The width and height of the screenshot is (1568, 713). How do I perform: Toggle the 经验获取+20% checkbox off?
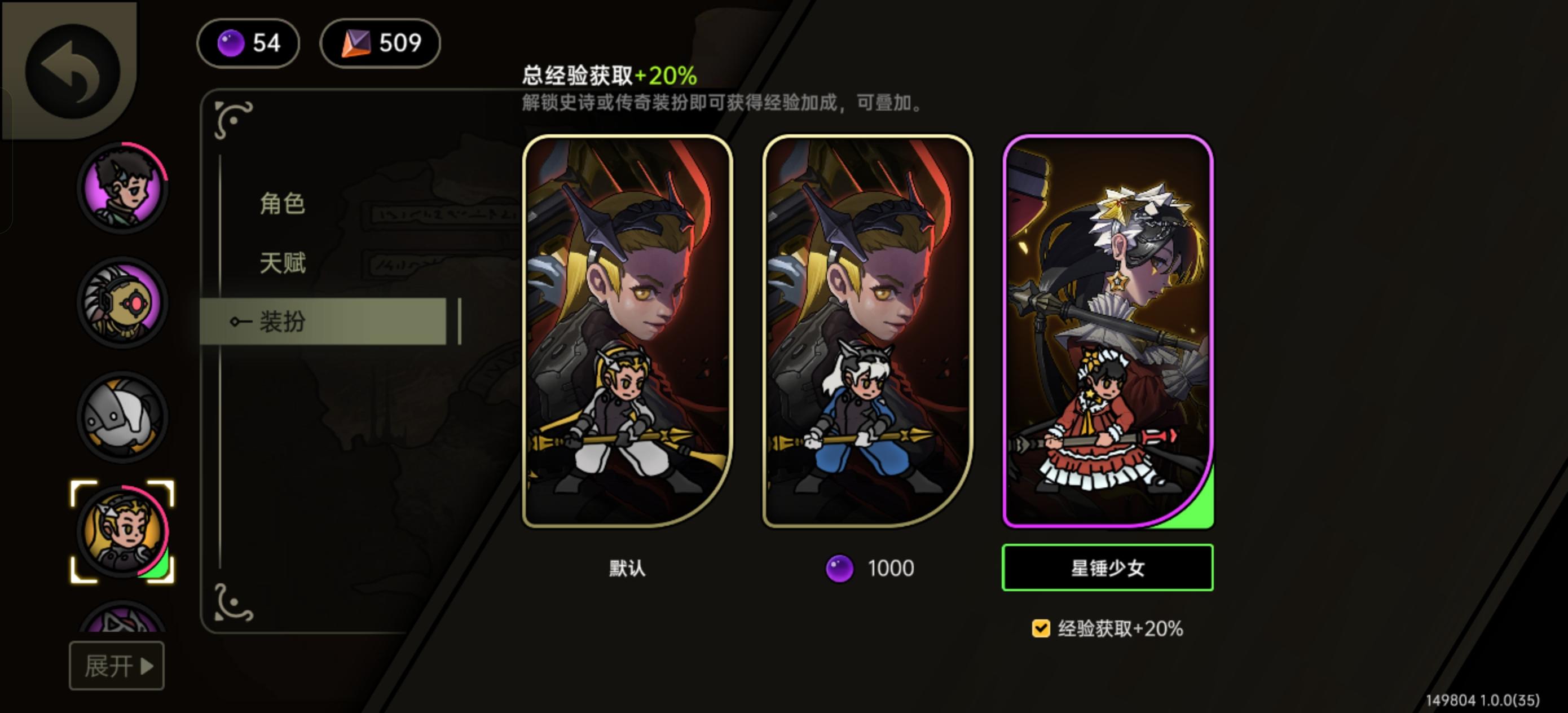tap(1041, 629)
